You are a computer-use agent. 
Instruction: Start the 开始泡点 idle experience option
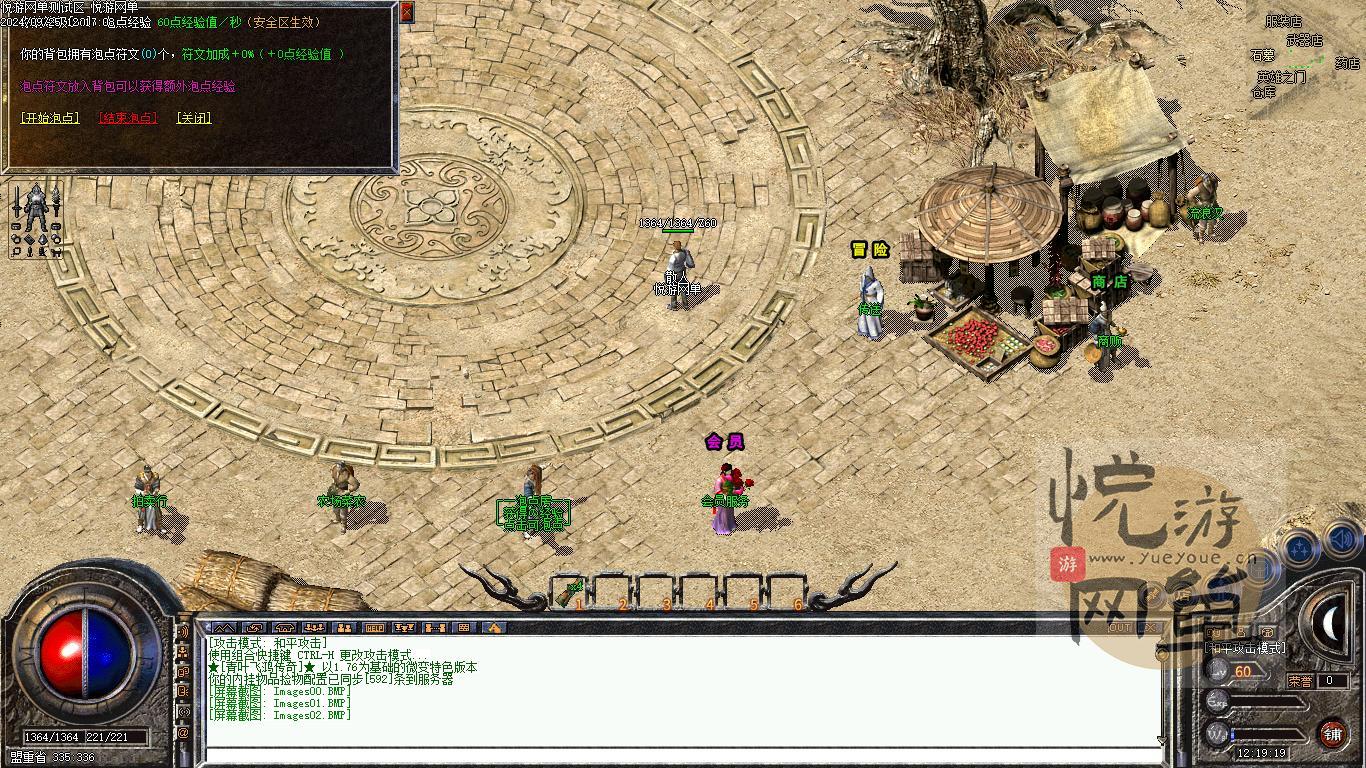[50, 118]
